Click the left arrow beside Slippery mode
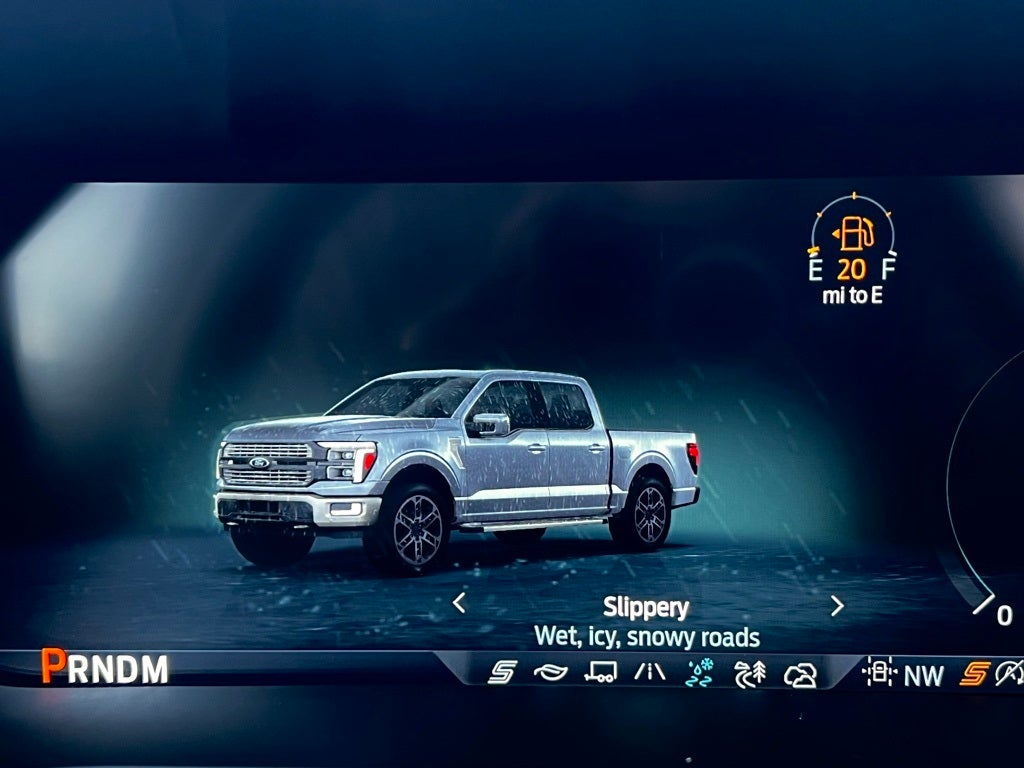Image resolution: width=1024 pixels, height=768 pixels. 459,603
